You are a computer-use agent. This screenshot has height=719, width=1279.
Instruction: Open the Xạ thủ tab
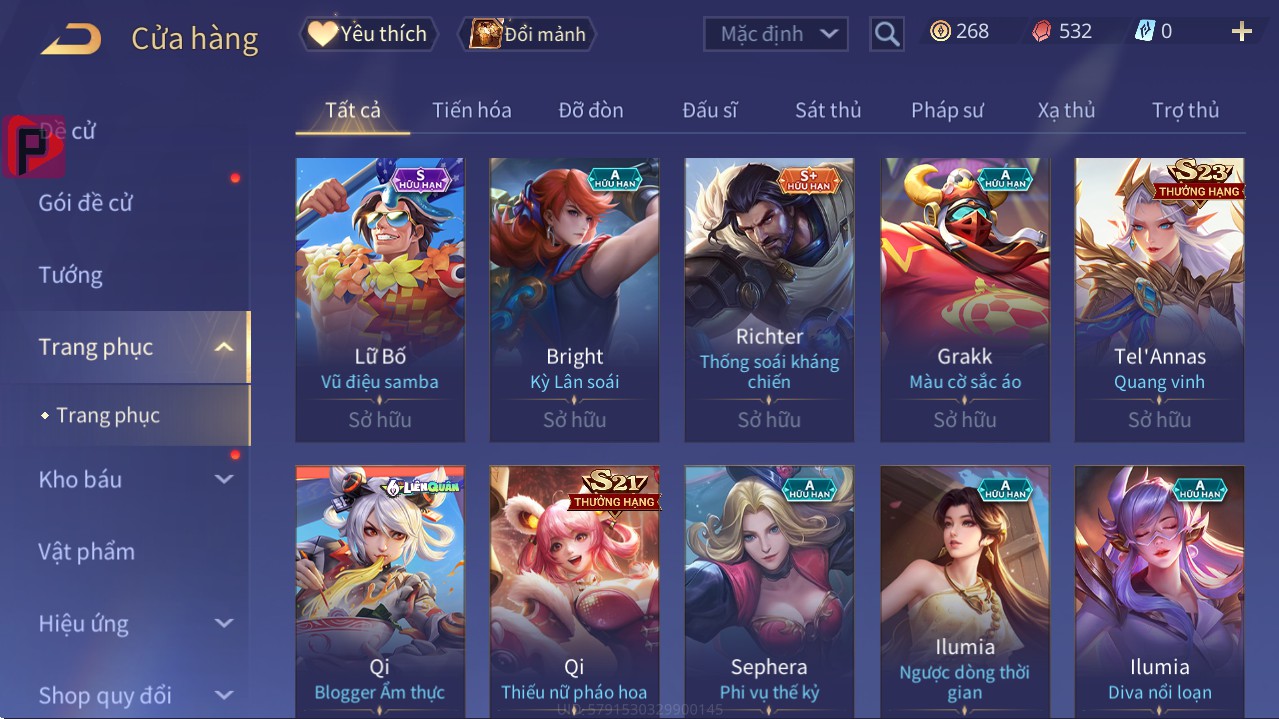[1066, 110]
